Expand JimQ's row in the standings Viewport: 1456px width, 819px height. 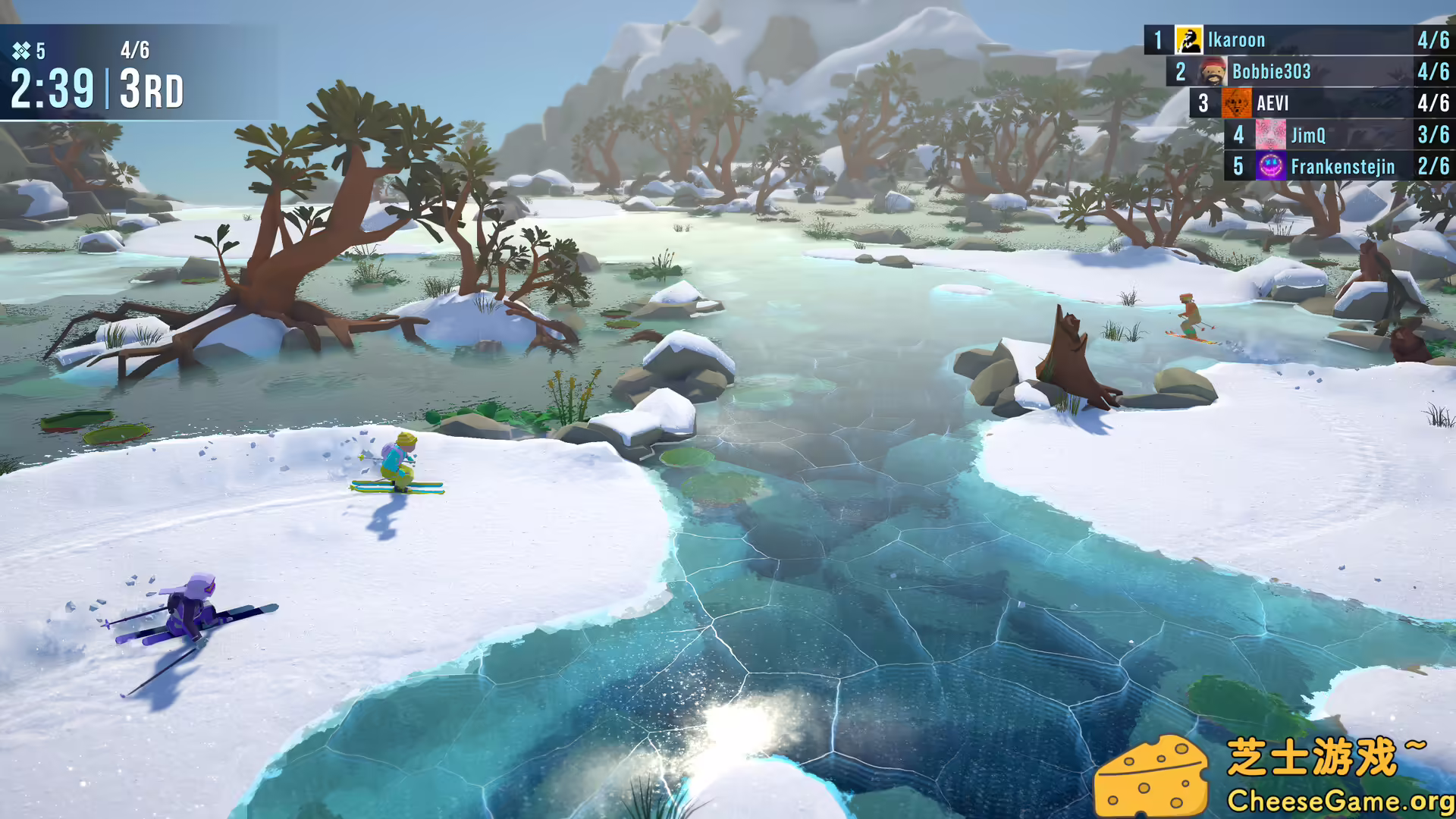(x=1335, y=136)
